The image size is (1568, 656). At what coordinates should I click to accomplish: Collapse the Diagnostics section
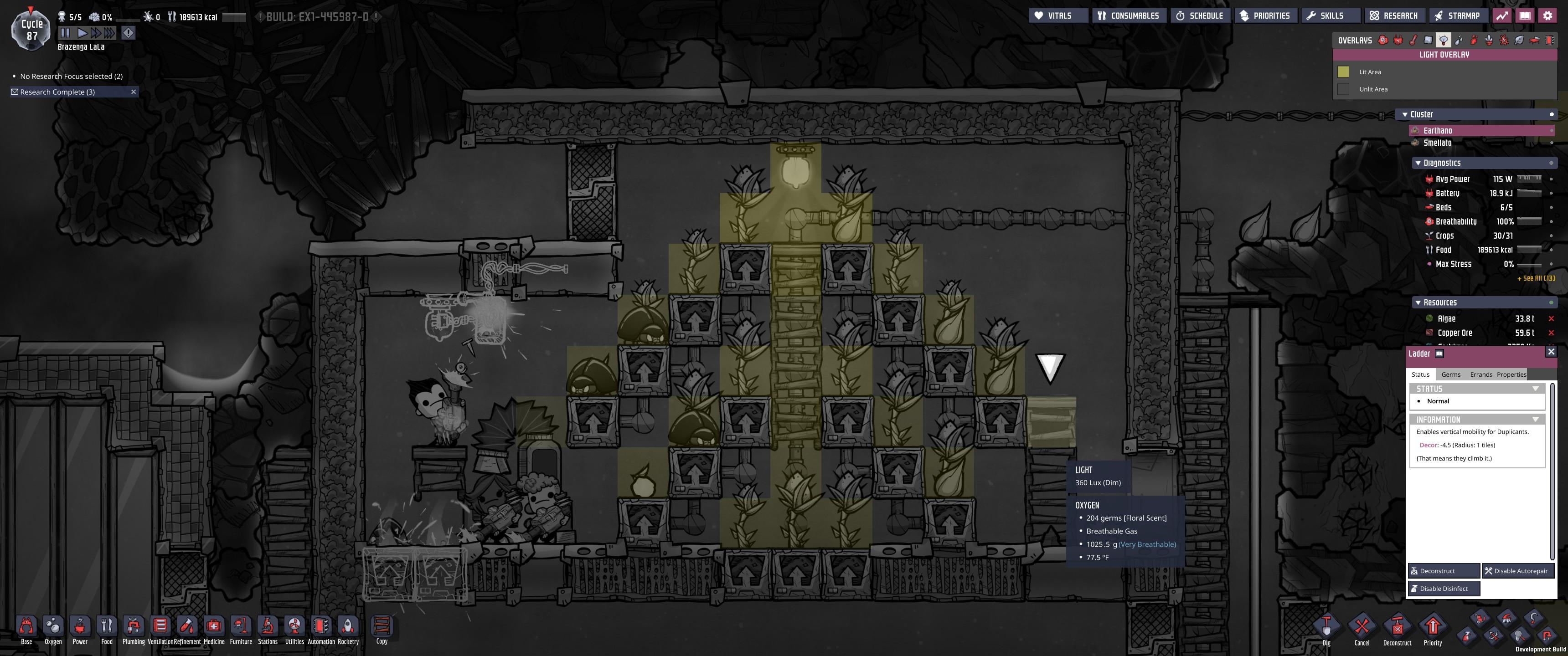(x=1418, y=163)
